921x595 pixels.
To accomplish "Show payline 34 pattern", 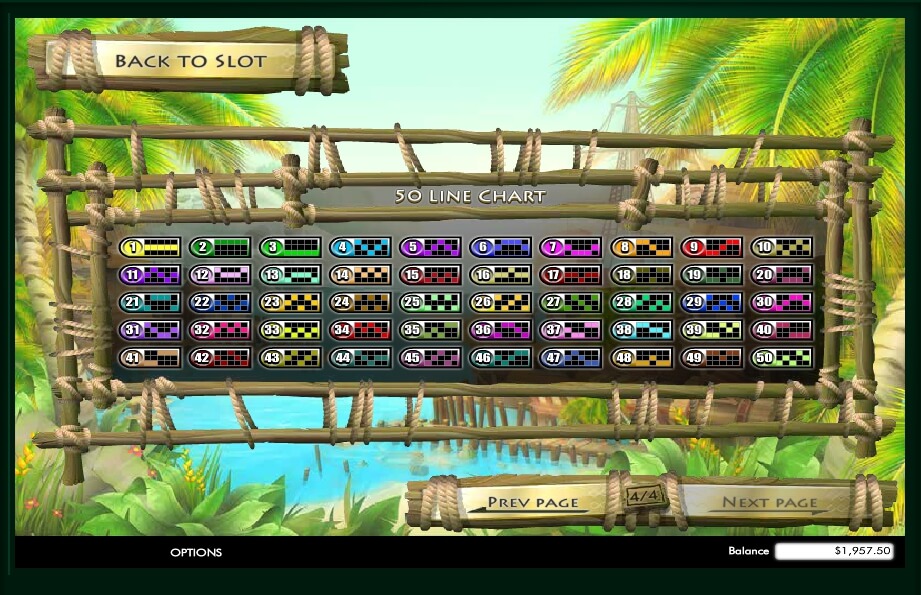I will pos(360,329).
